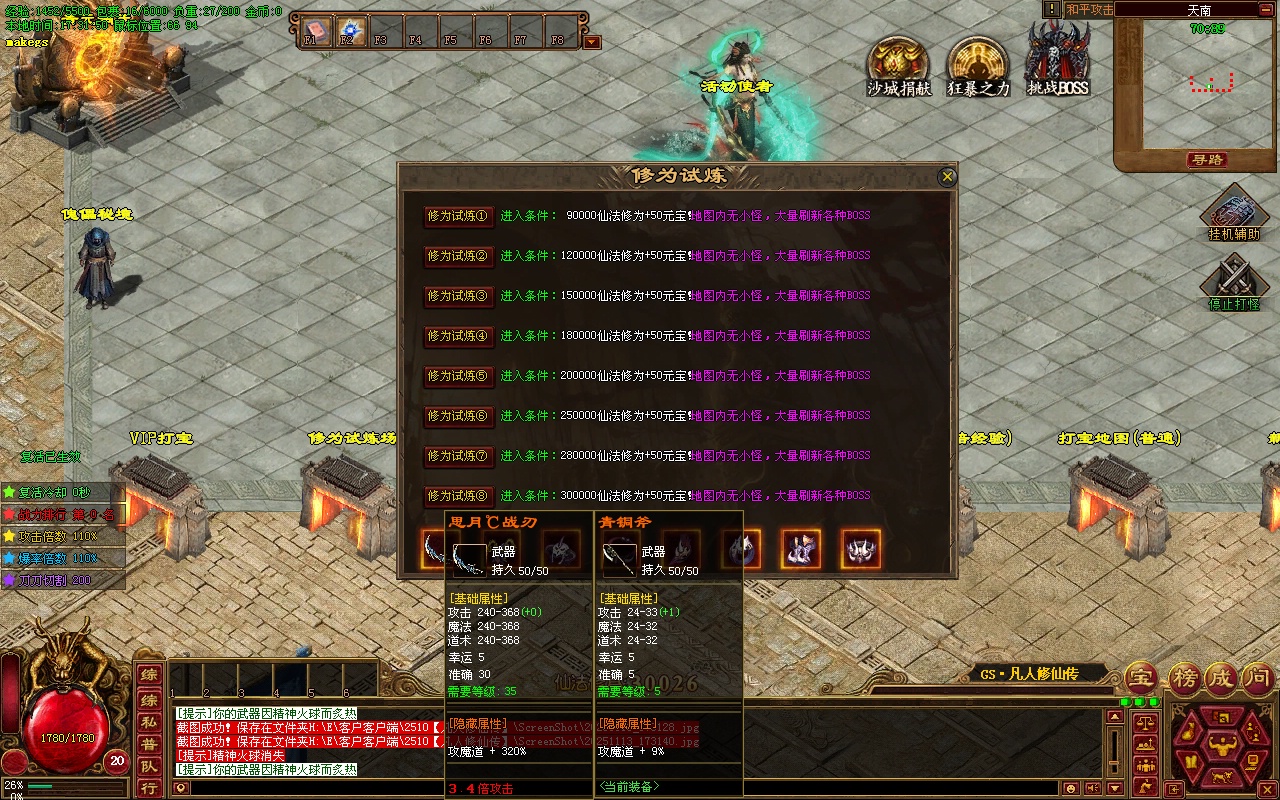Viewport: 1280px width, 800px height.
Task: Open the chat emoji smiley button
Action: pyautogui.click(x=1071, y=789)
